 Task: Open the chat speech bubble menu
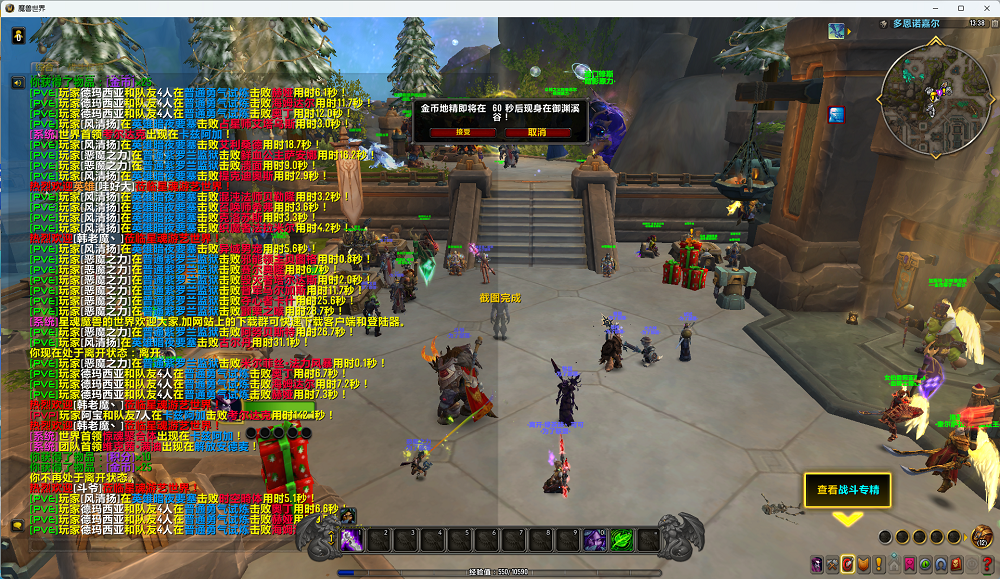click(x=17, y=525)
